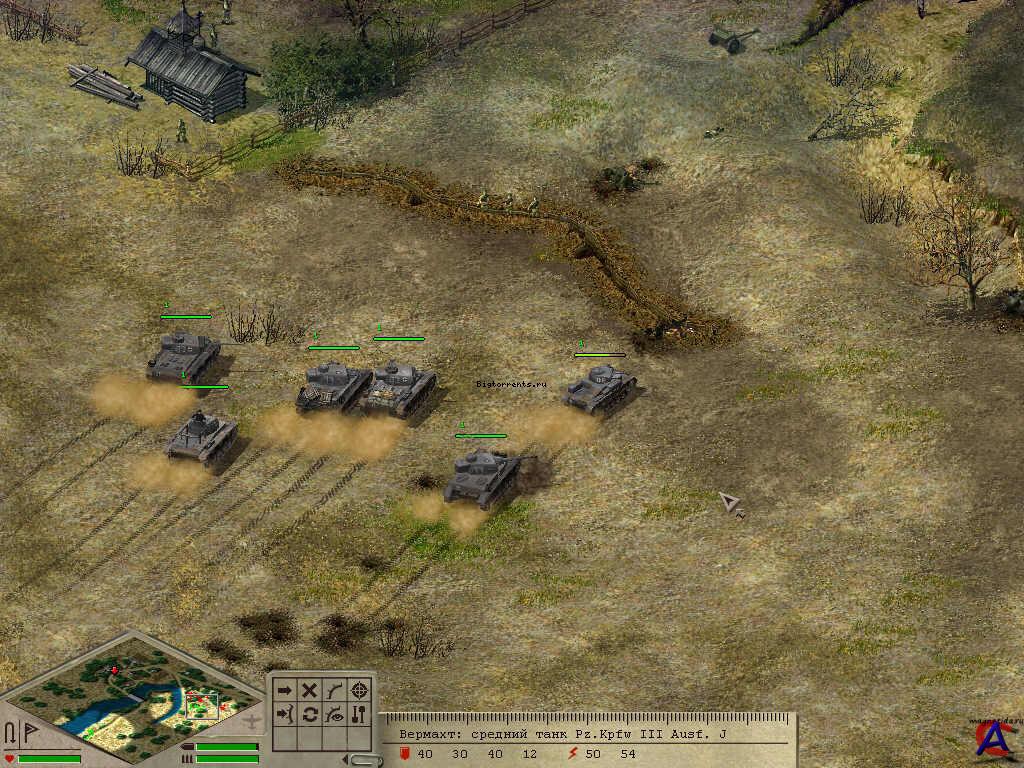1024x768 pixels.
Task: Click the red arrow marker on the minimap
Action: (x=114, y=669)
